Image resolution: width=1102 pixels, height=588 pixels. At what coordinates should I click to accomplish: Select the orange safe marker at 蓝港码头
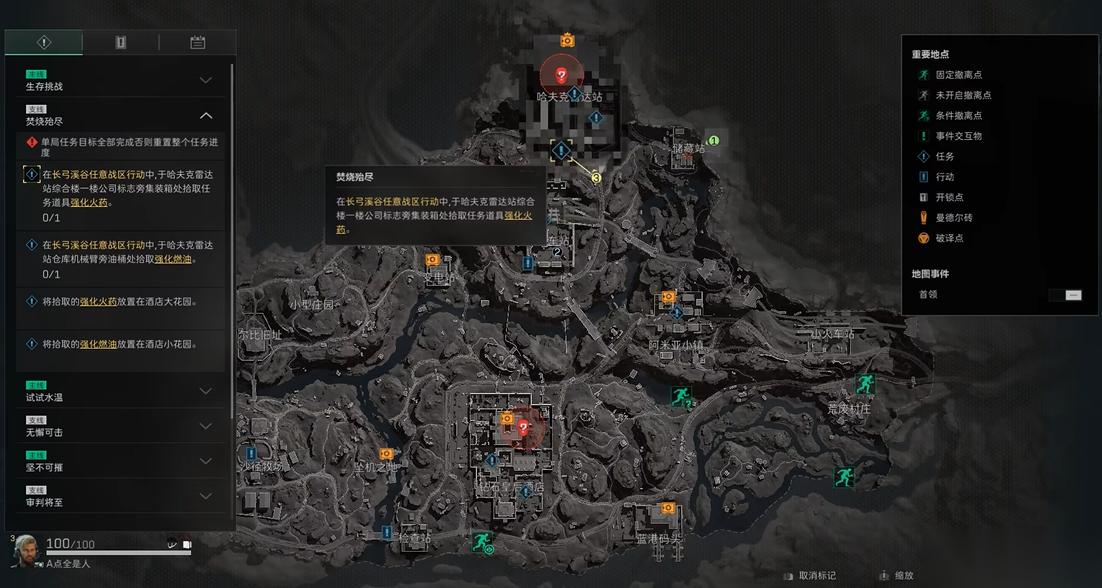pos(667,509)
